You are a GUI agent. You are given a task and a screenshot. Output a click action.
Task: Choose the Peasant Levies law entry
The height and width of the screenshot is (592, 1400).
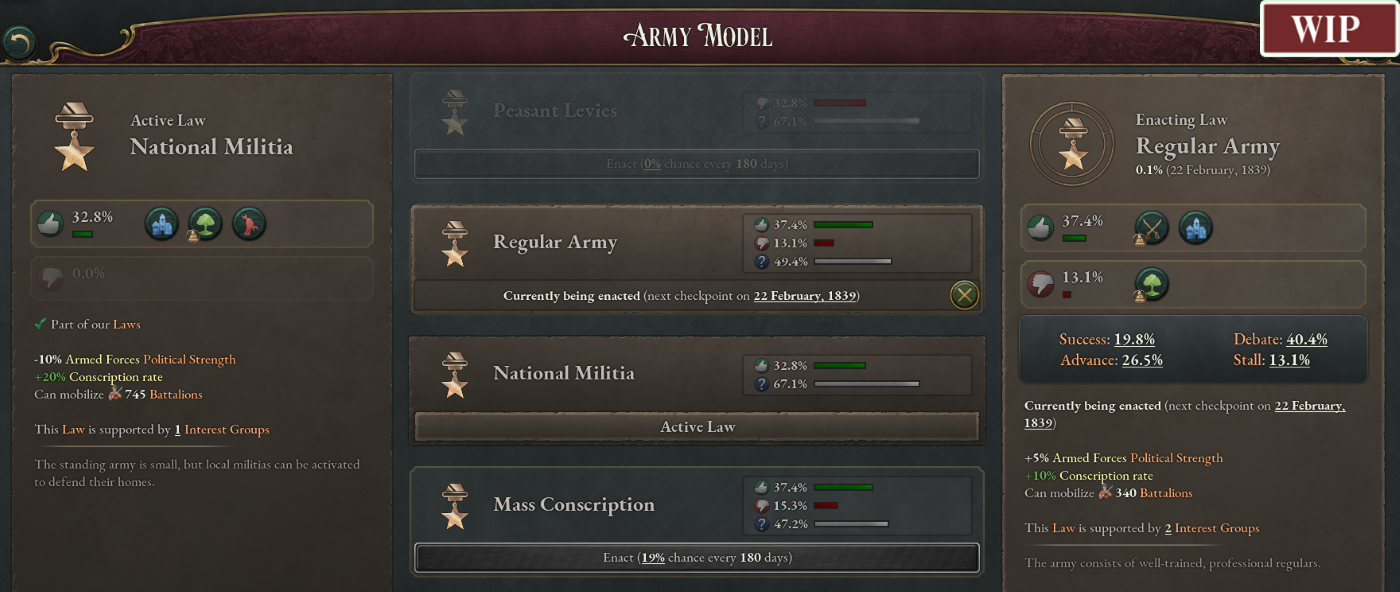coord(555,111)
